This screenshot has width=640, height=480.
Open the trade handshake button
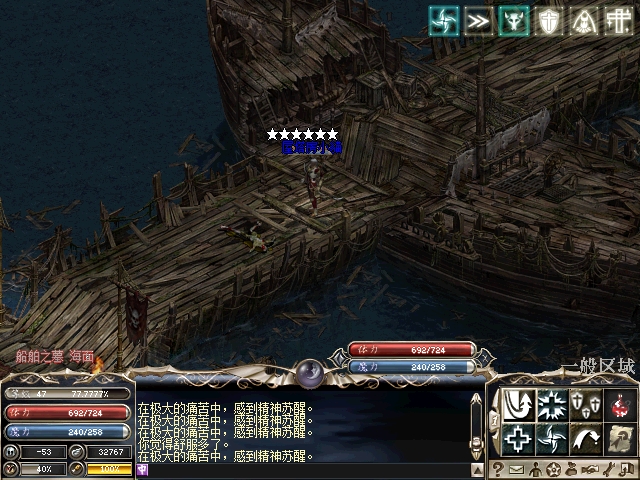590,470
